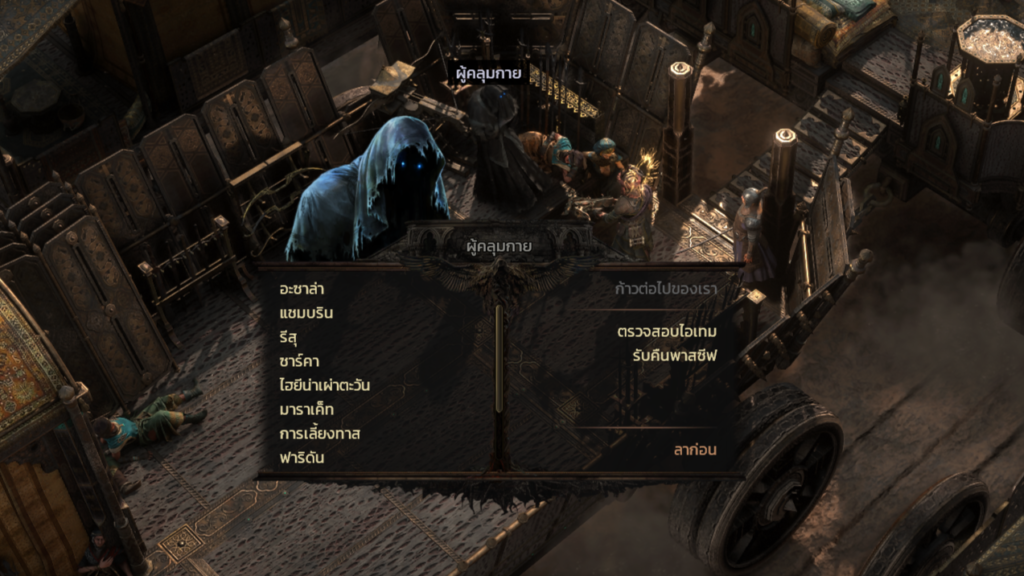Select the การเลี้ยงทาส dialogue topic
Screen dimensions: 1024x576
[x=320, y=433]
